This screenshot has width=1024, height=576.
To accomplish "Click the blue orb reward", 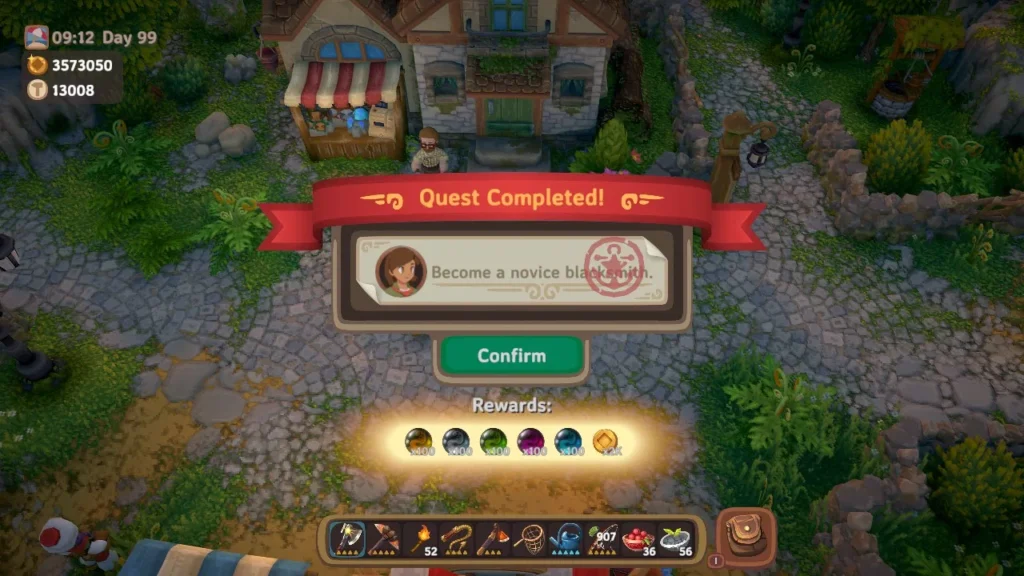I will 567,440.
